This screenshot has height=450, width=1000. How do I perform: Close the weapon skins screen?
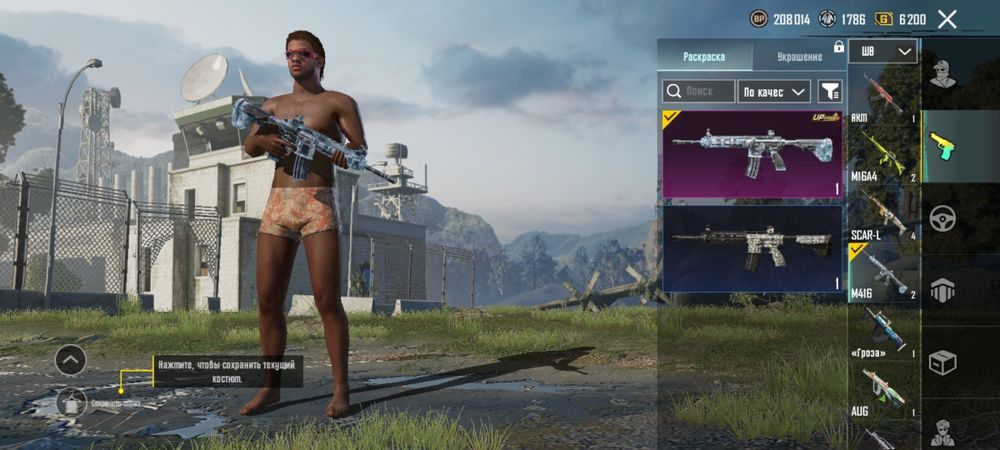click(x=947, y=19)
